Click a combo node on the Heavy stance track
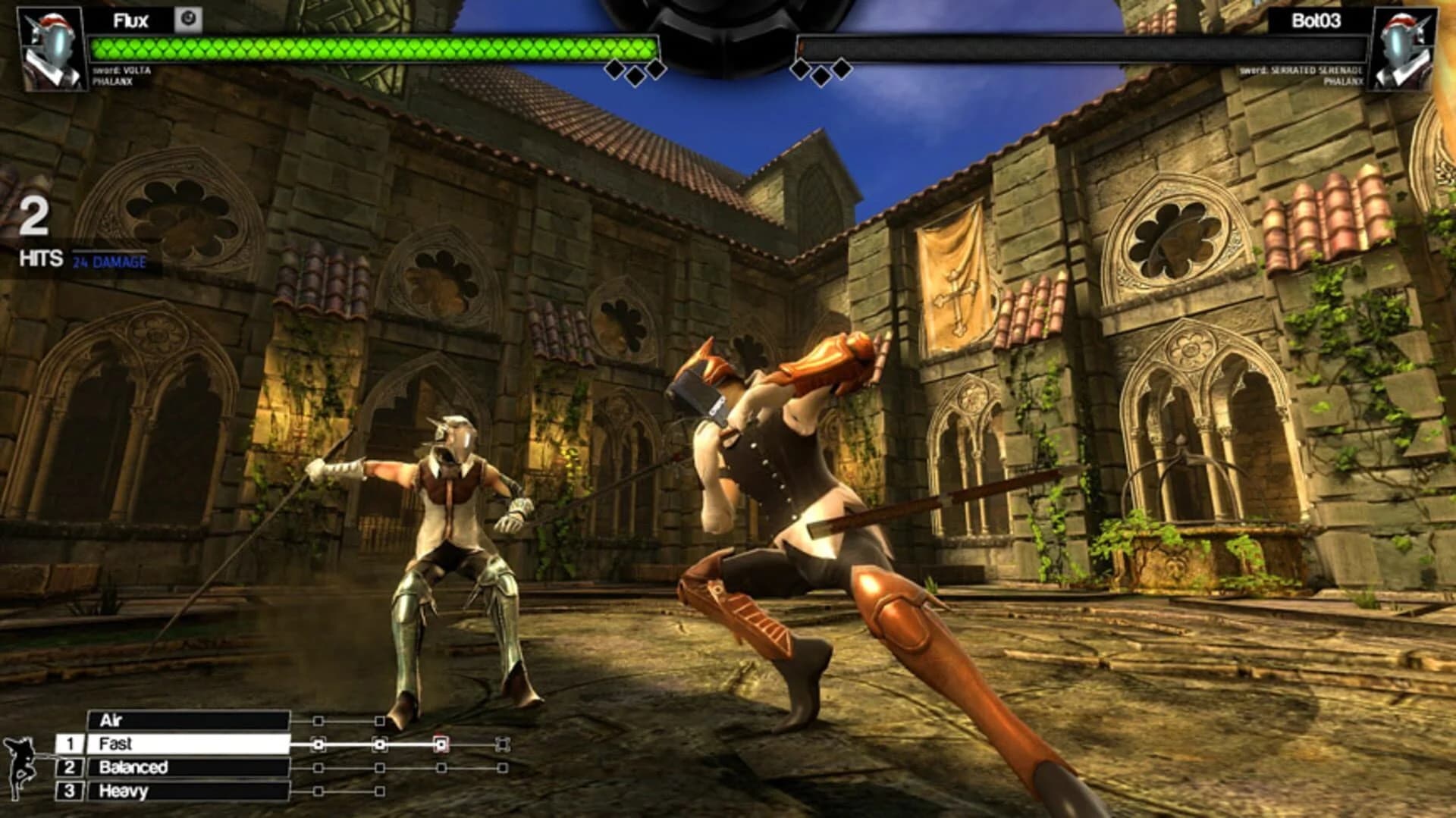Image resolution: width=1456 pixels, height=818 pixels. [318, 791]
